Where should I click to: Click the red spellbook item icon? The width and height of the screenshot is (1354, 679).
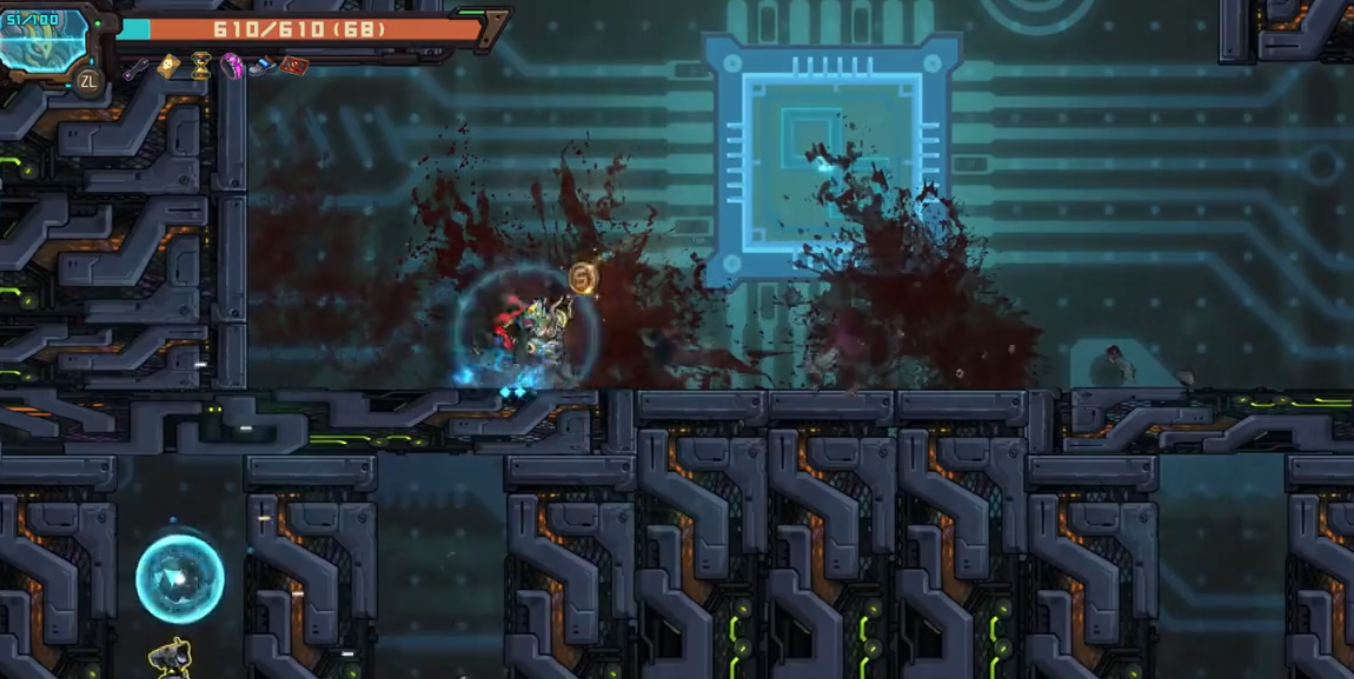click(293, 66)
